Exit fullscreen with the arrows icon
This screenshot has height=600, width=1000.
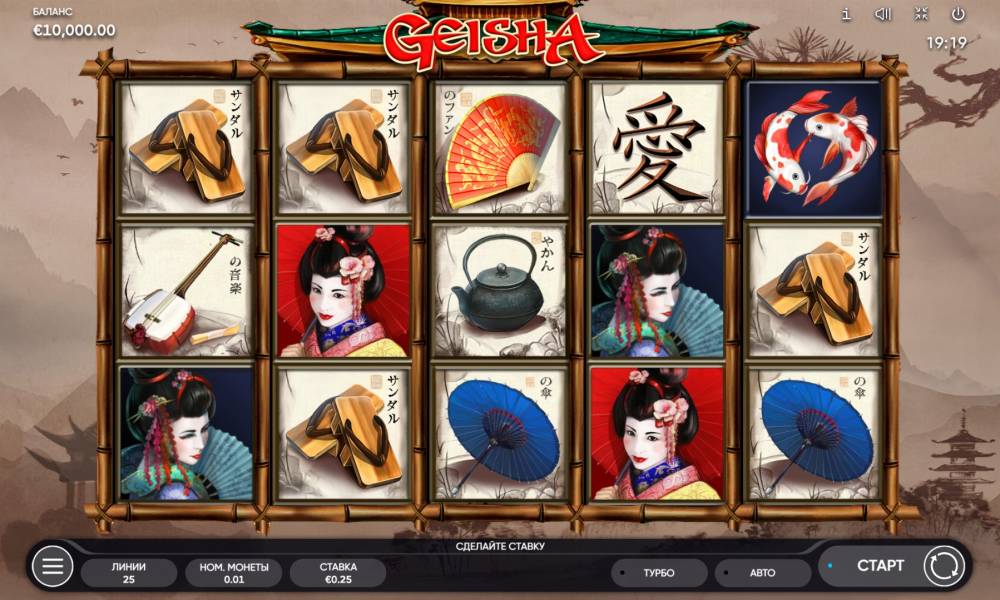(921, 15)
